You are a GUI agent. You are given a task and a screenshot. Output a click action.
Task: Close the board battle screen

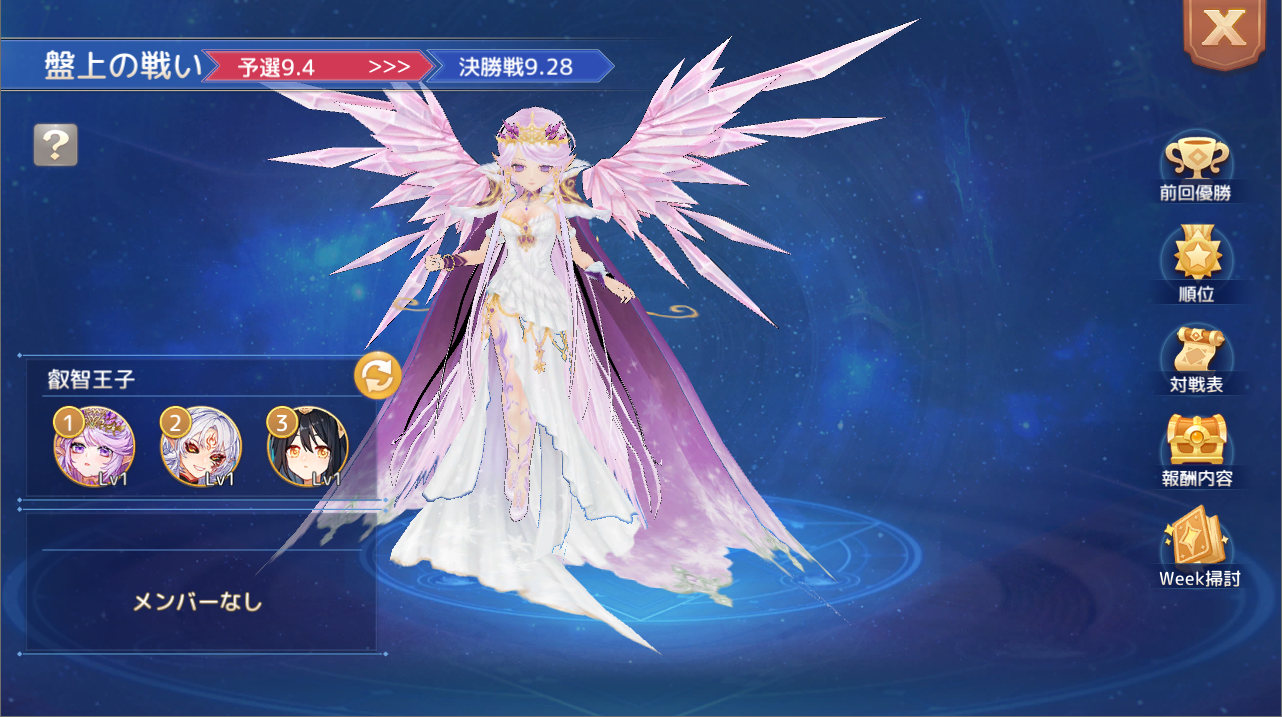tap(1223, 32)
